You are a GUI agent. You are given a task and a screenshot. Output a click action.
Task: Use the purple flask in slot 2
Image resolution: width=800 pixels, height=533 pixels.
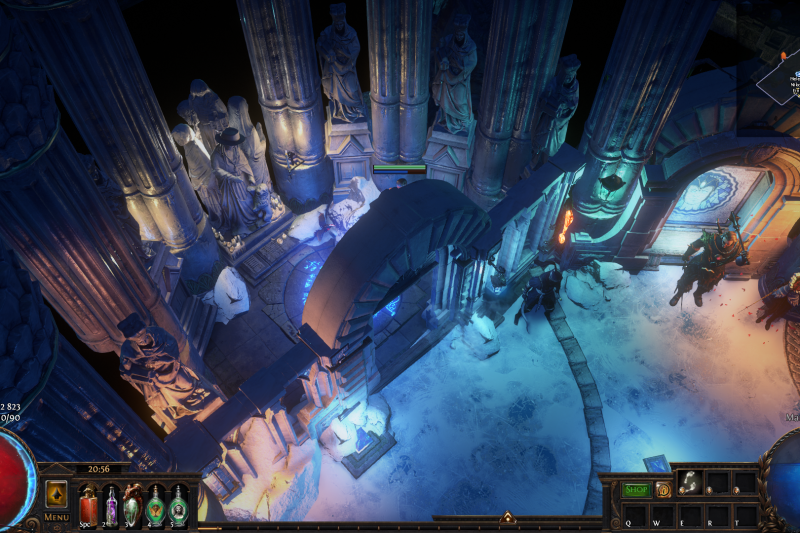[111, 502]
